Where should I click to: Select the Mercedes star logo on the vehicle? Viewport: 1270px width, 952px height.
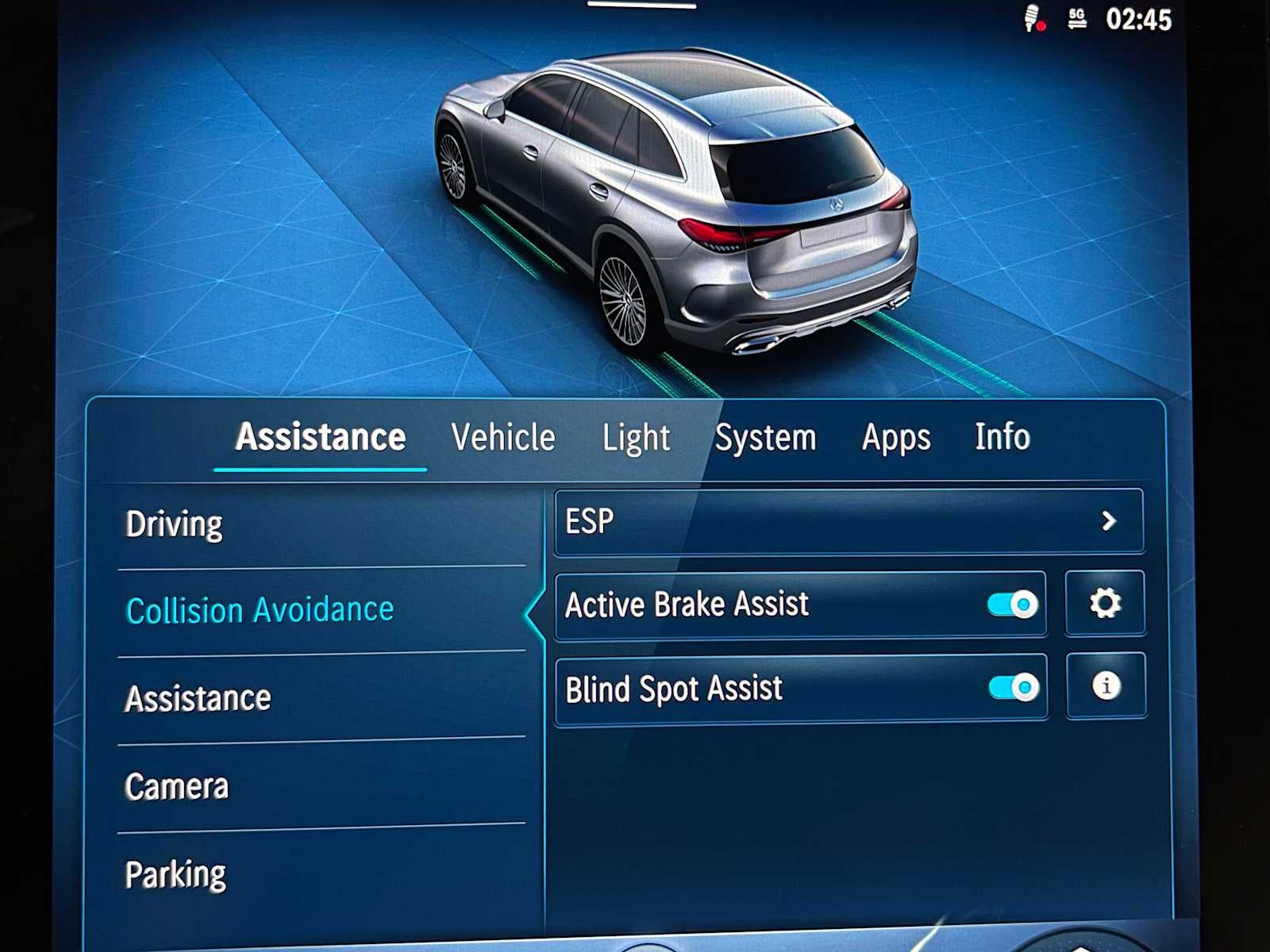(837, 203)
